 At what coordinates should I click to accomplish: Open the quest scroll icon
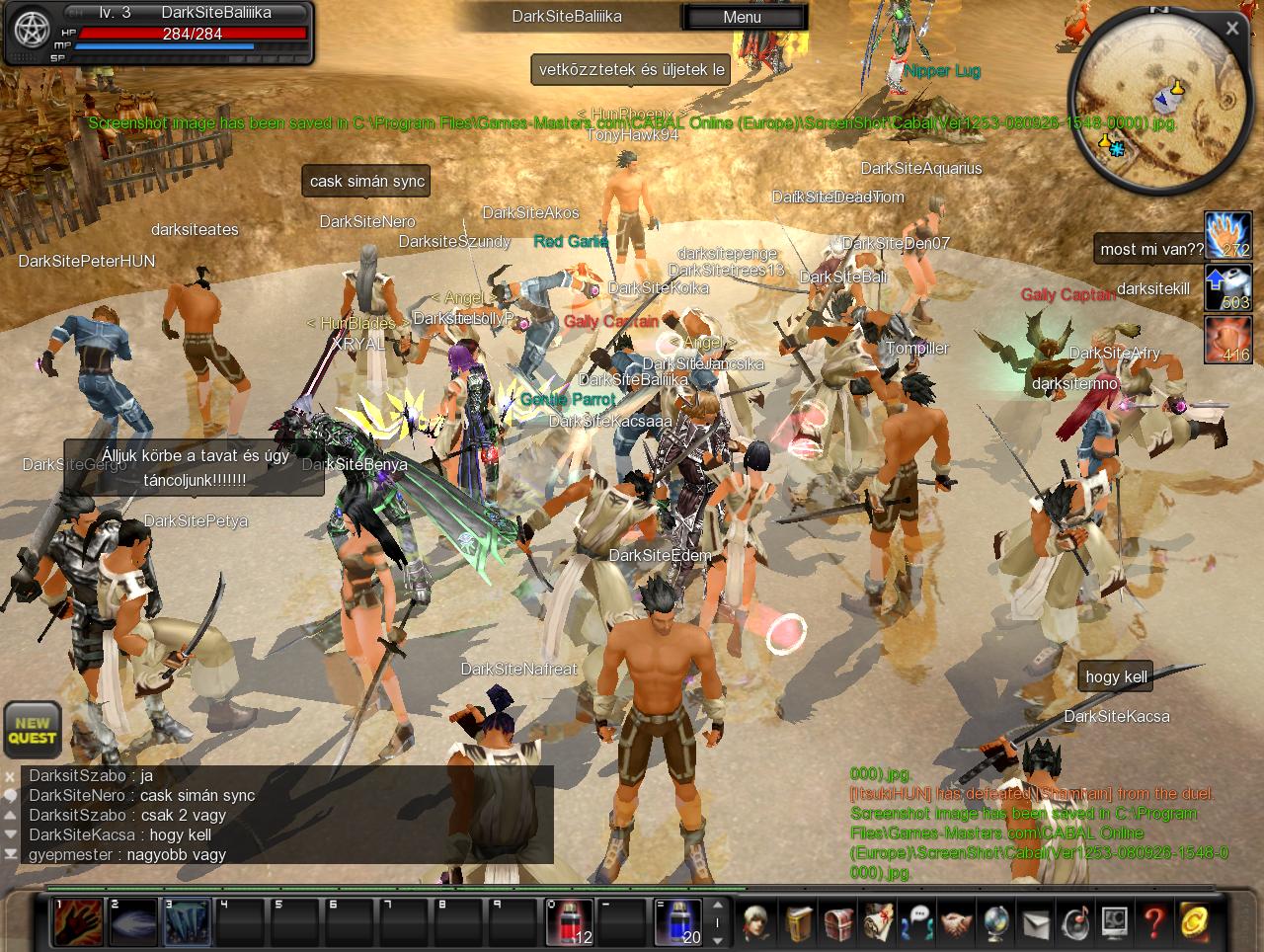point(878,923)
